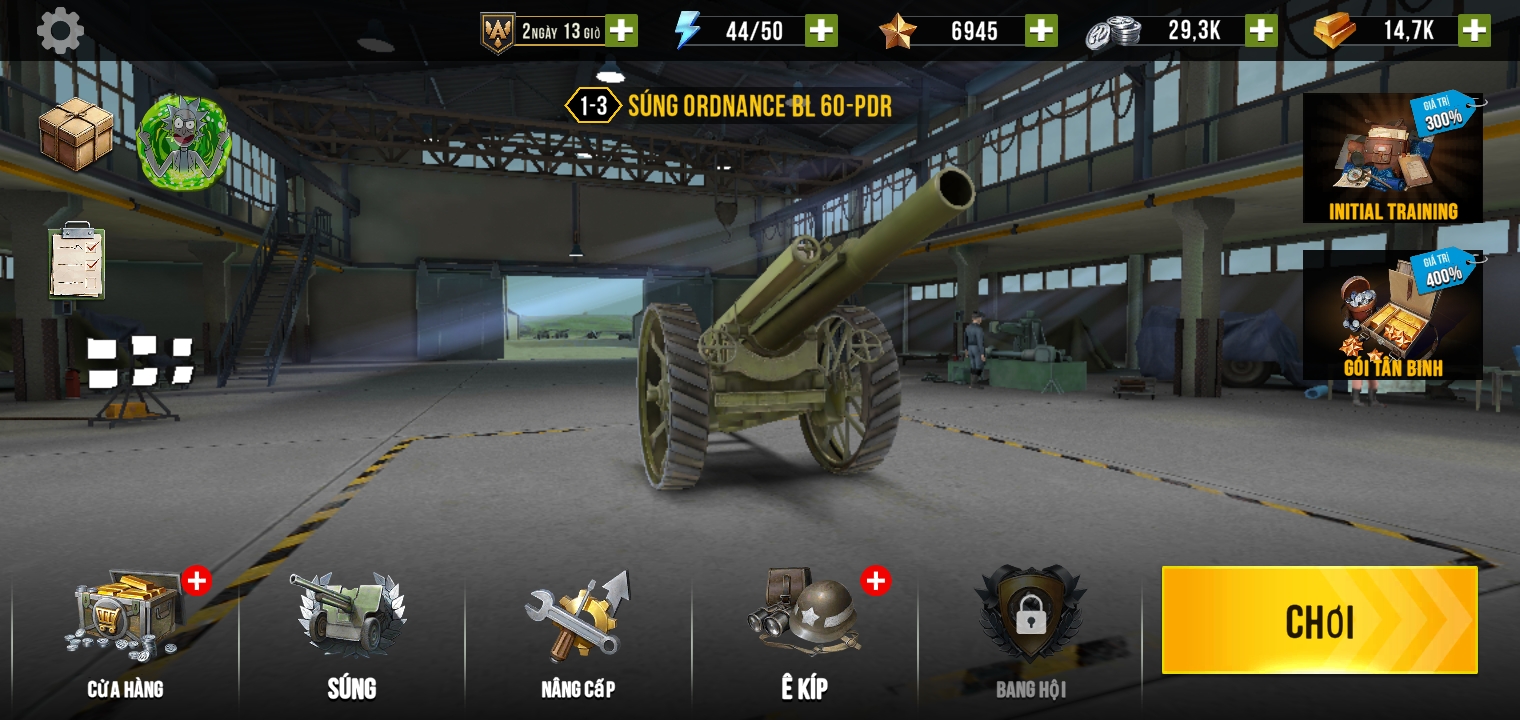Open the Gói Tân Binh 400% offer
This screenshot has width=1520, height=720.
pyautogui.click(x=1391, y=315)
